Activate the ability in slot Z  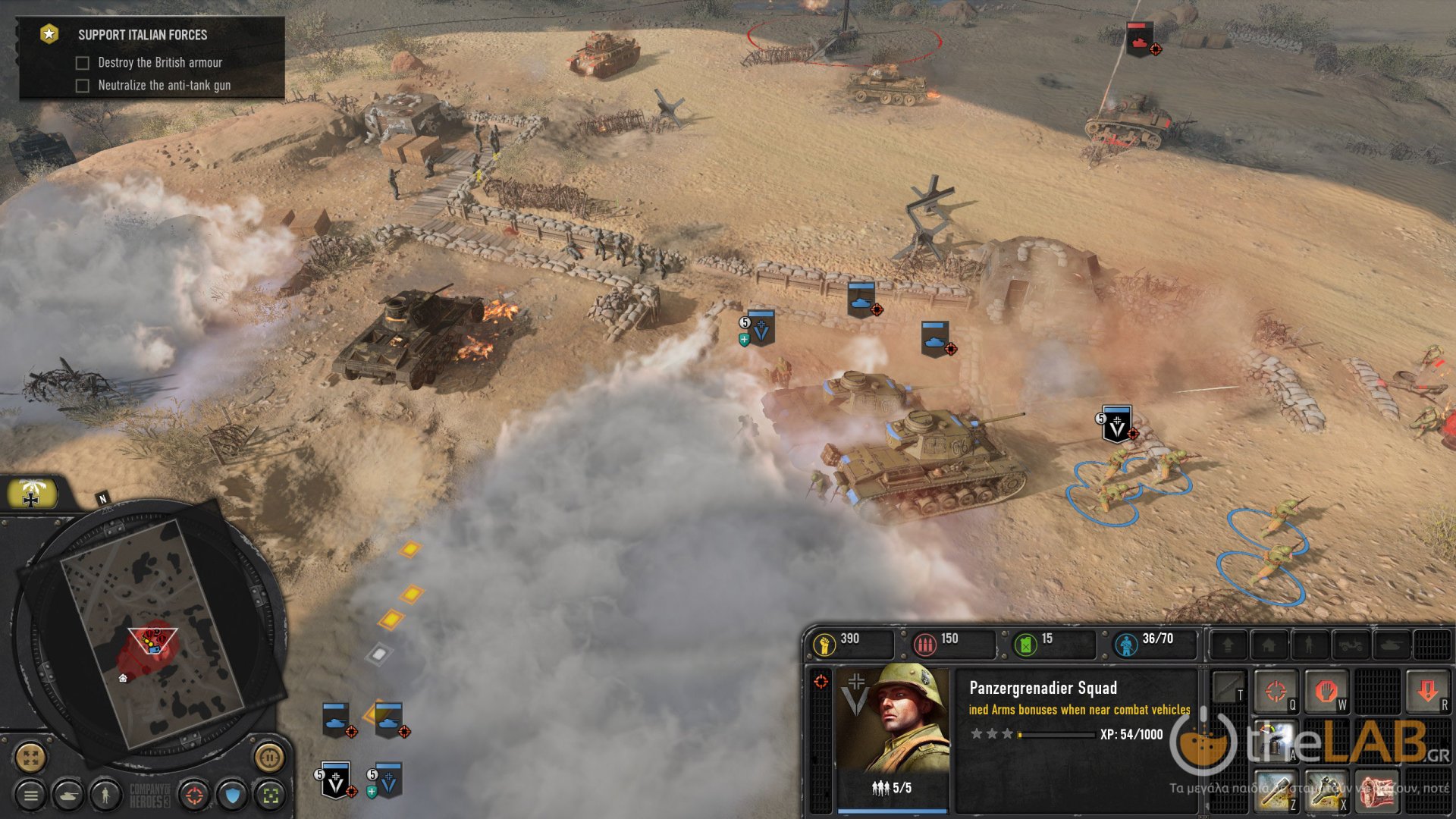click(1275, 794)
